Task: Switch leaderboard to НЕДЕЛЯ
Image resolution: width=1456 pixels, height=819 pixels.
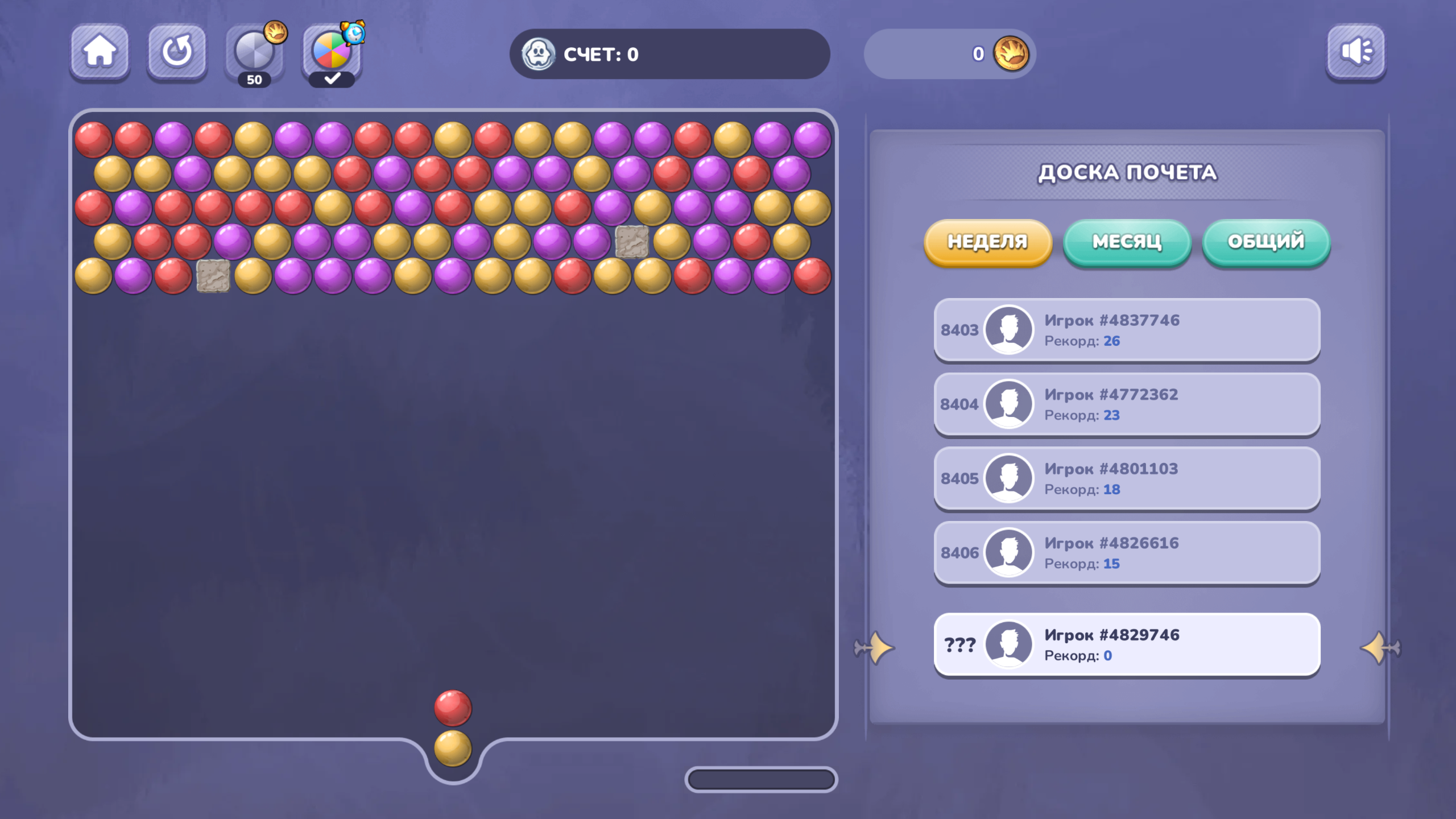Action: pos(988,242)
